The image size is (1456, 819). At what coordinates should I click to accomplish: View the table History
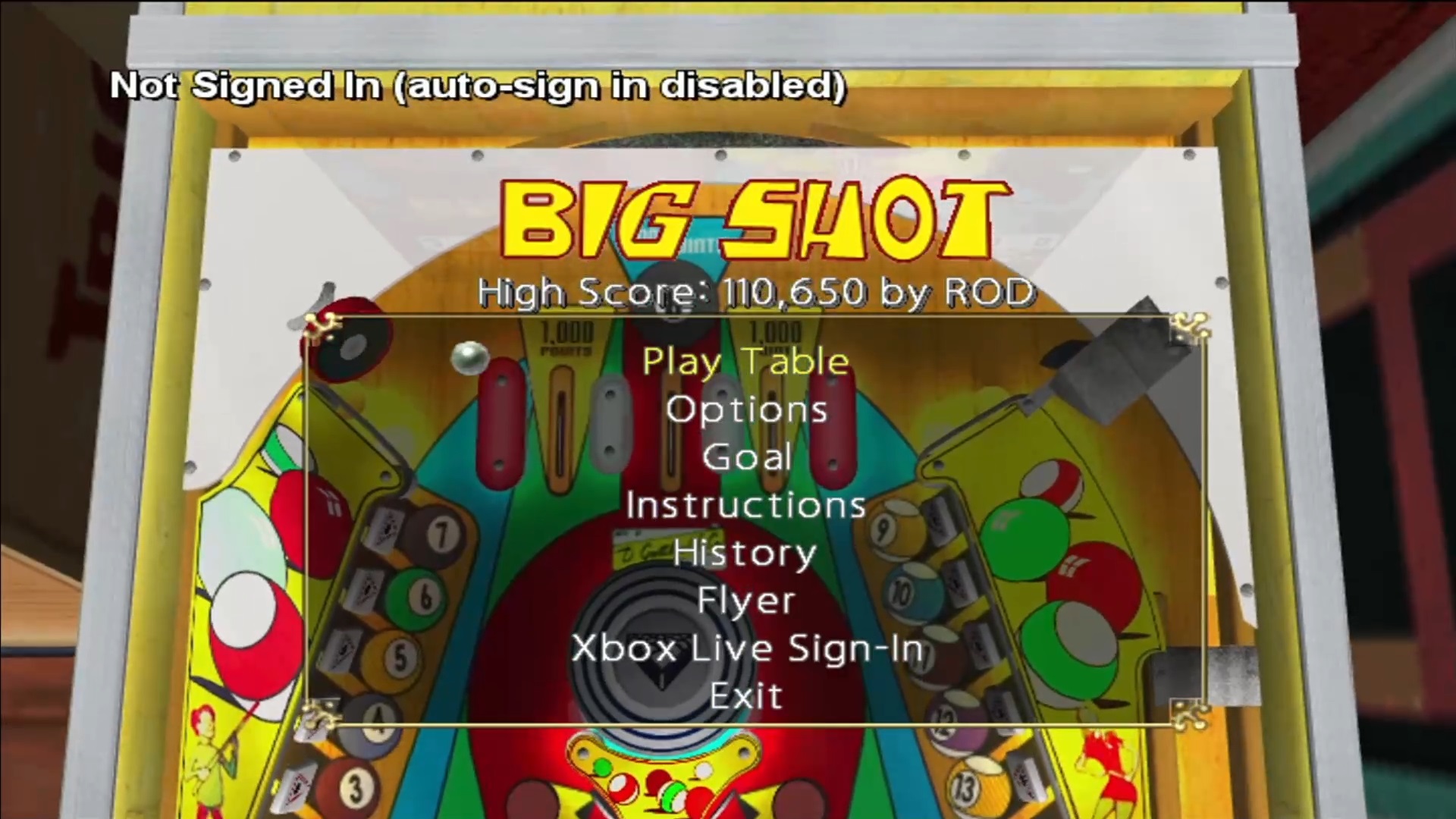745,554
